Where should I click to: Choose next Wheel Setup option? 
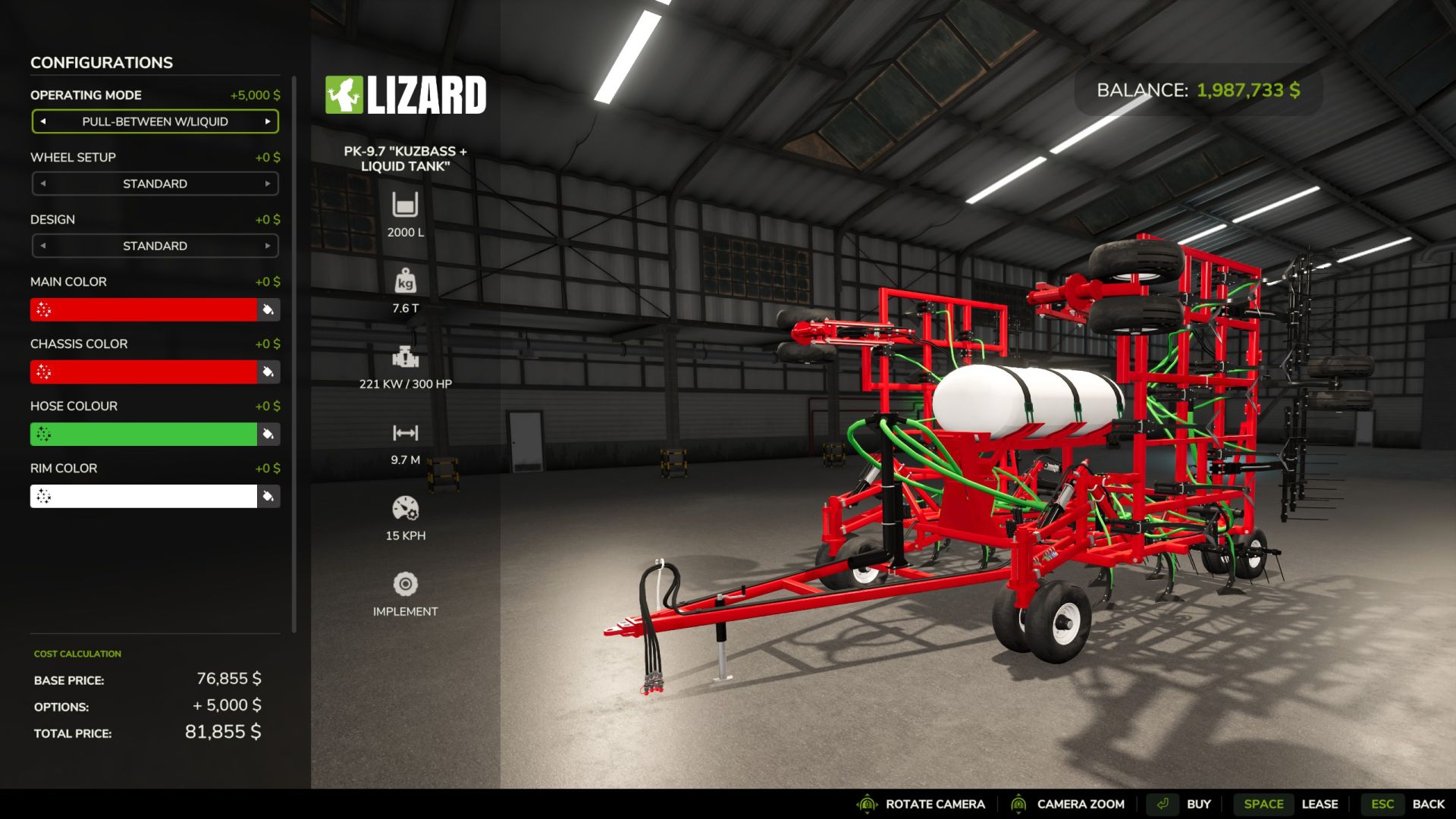tap(268, 184)
